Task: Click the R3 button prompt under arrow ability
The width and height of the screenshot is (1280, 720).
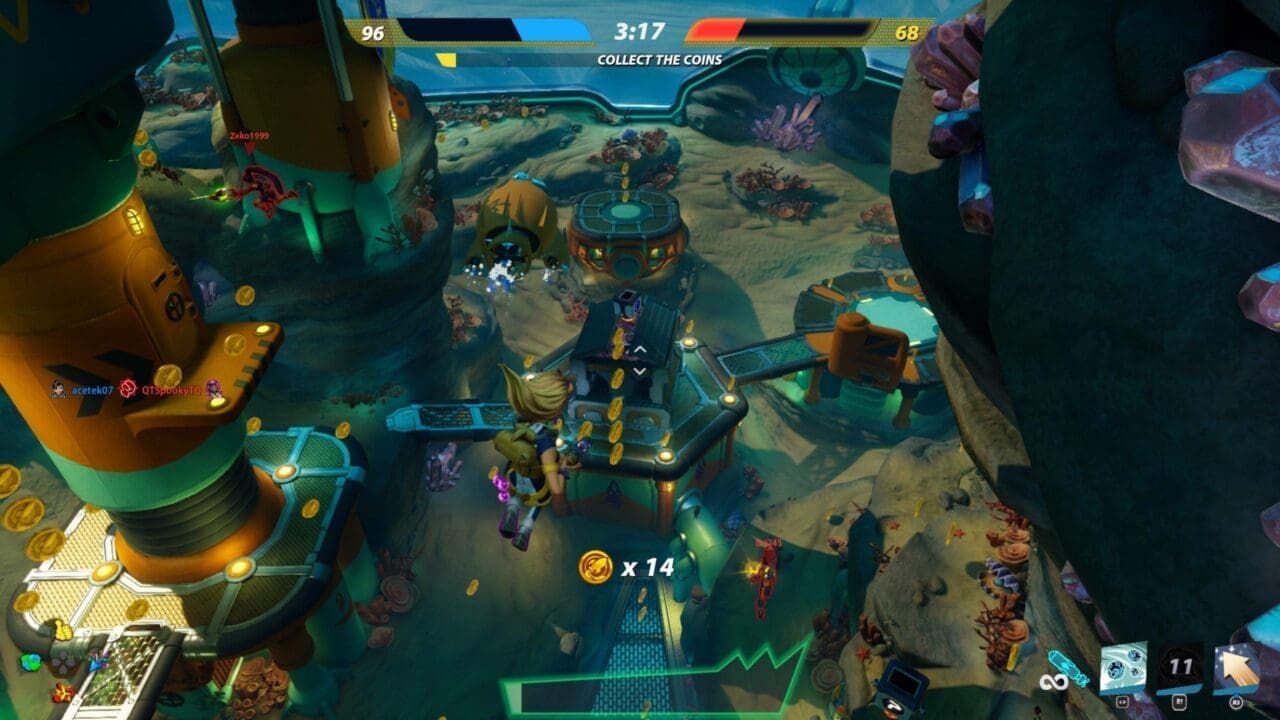Action: pos(1235,702)
